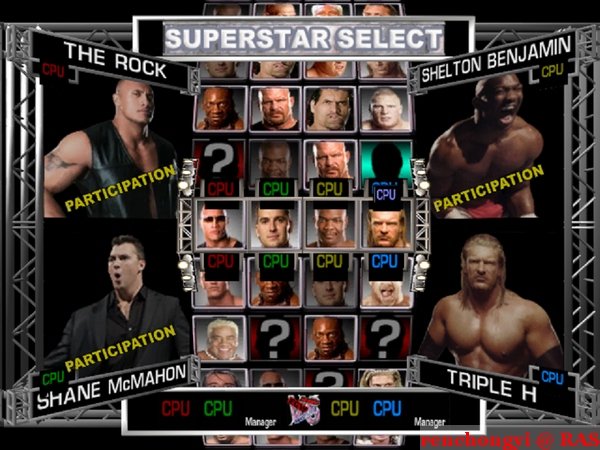Image resolution: width=600 pixels, height=450 pixels.
Task: Select the blue CPU slot in bottom bar
Action: [387, 409]
